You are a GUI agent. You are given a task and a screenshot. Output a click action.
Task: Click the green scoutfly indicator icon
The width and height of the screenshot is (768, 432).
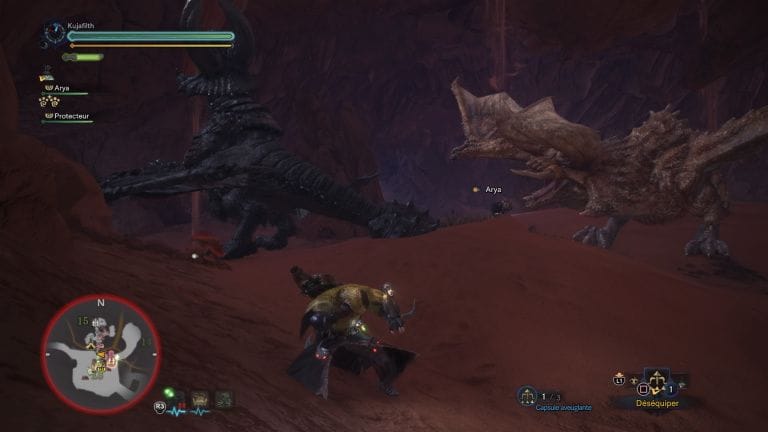coord(171,393)
